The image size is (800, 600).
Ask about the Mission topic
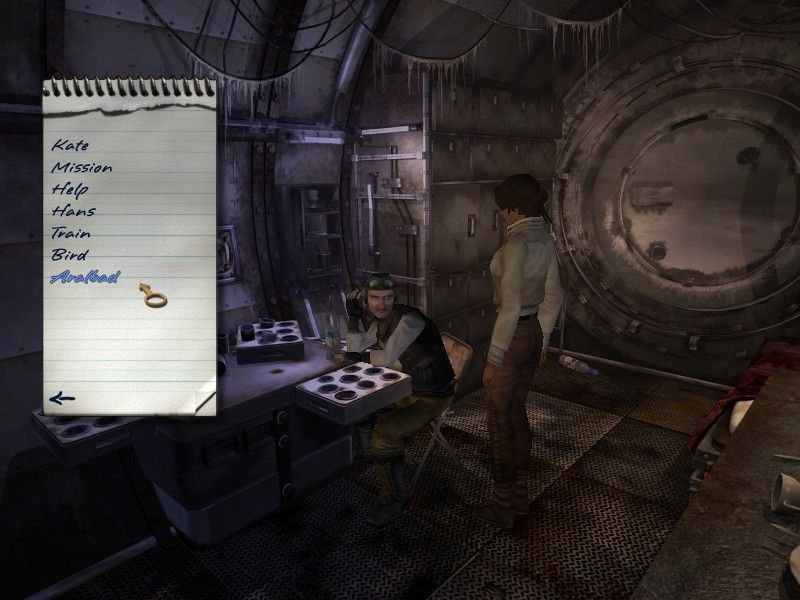point(81,168)
